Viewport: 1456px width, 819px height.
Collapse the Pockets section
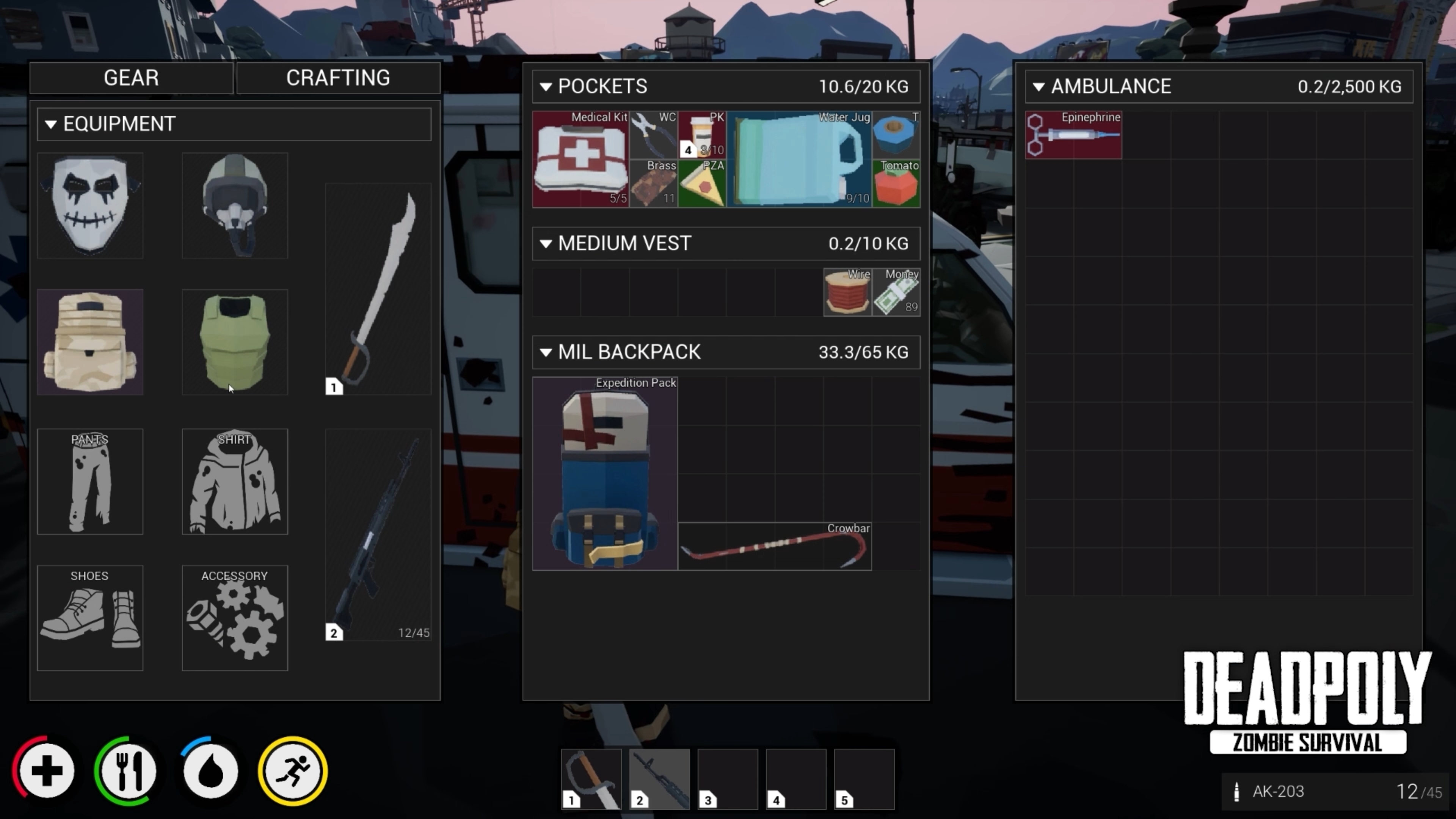(546, 86)
